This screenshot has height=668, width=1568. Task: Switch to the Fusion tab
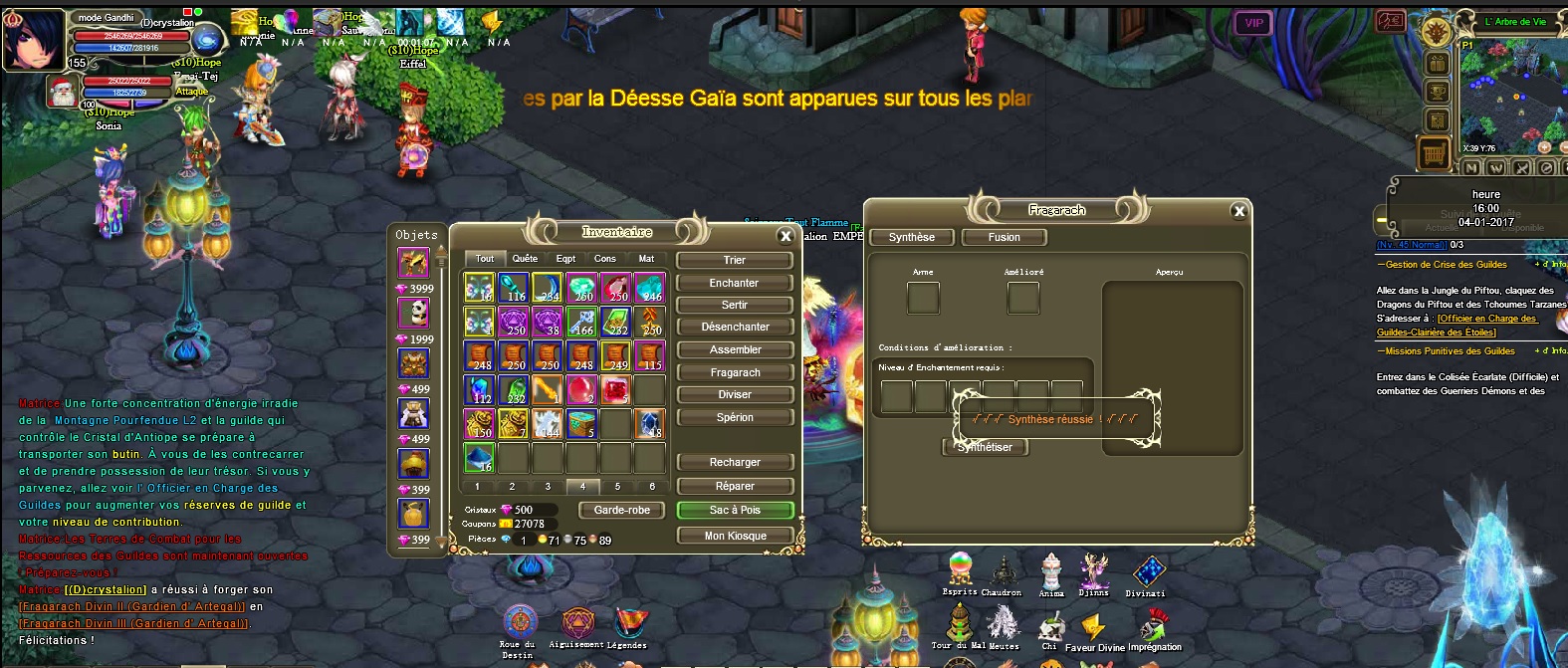pos(1004,237)
